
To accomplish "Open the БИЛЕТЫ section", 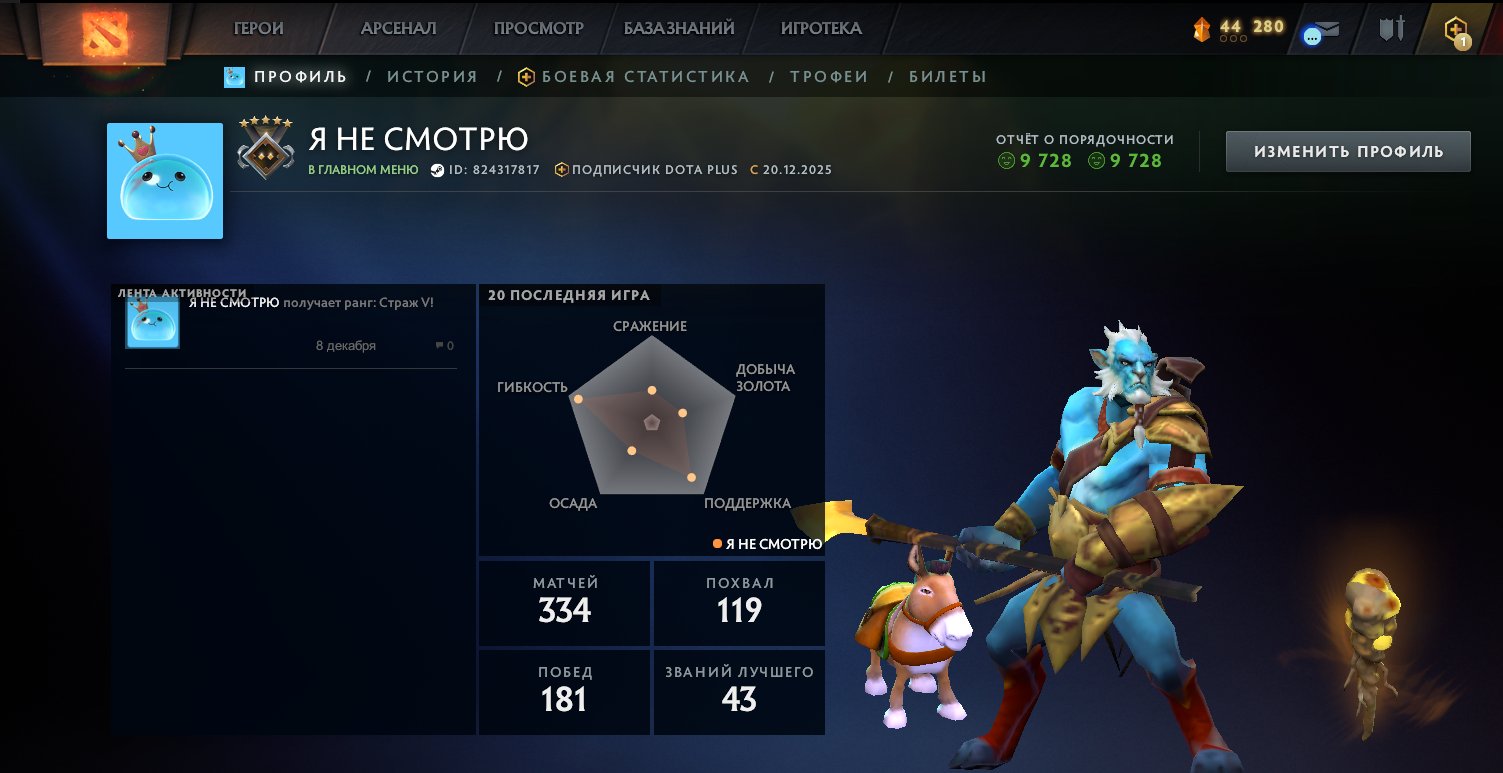I will (x=946, y=75).
